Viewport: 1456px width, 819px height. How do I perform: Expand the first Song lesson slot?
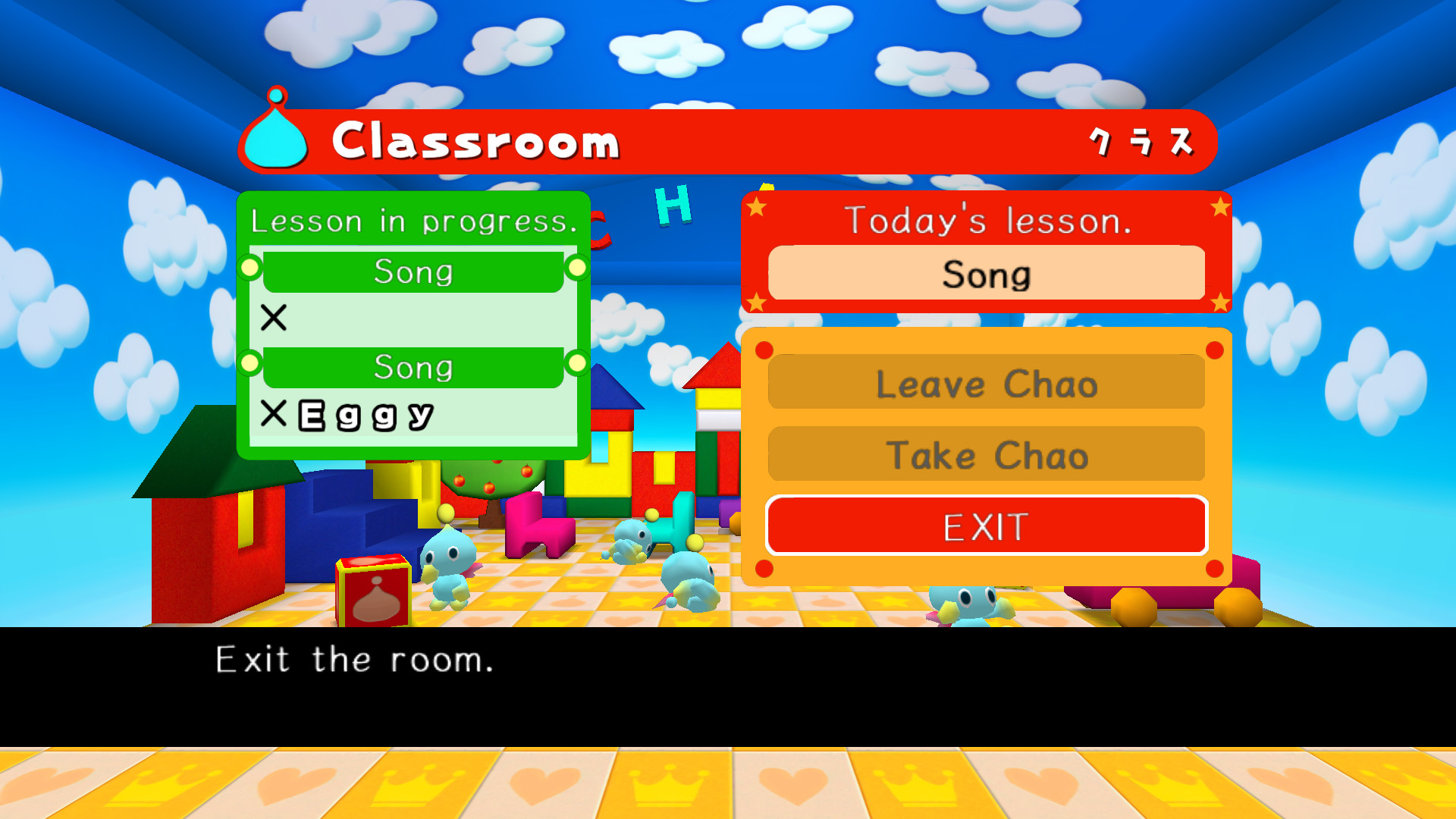tap(413, 271)
